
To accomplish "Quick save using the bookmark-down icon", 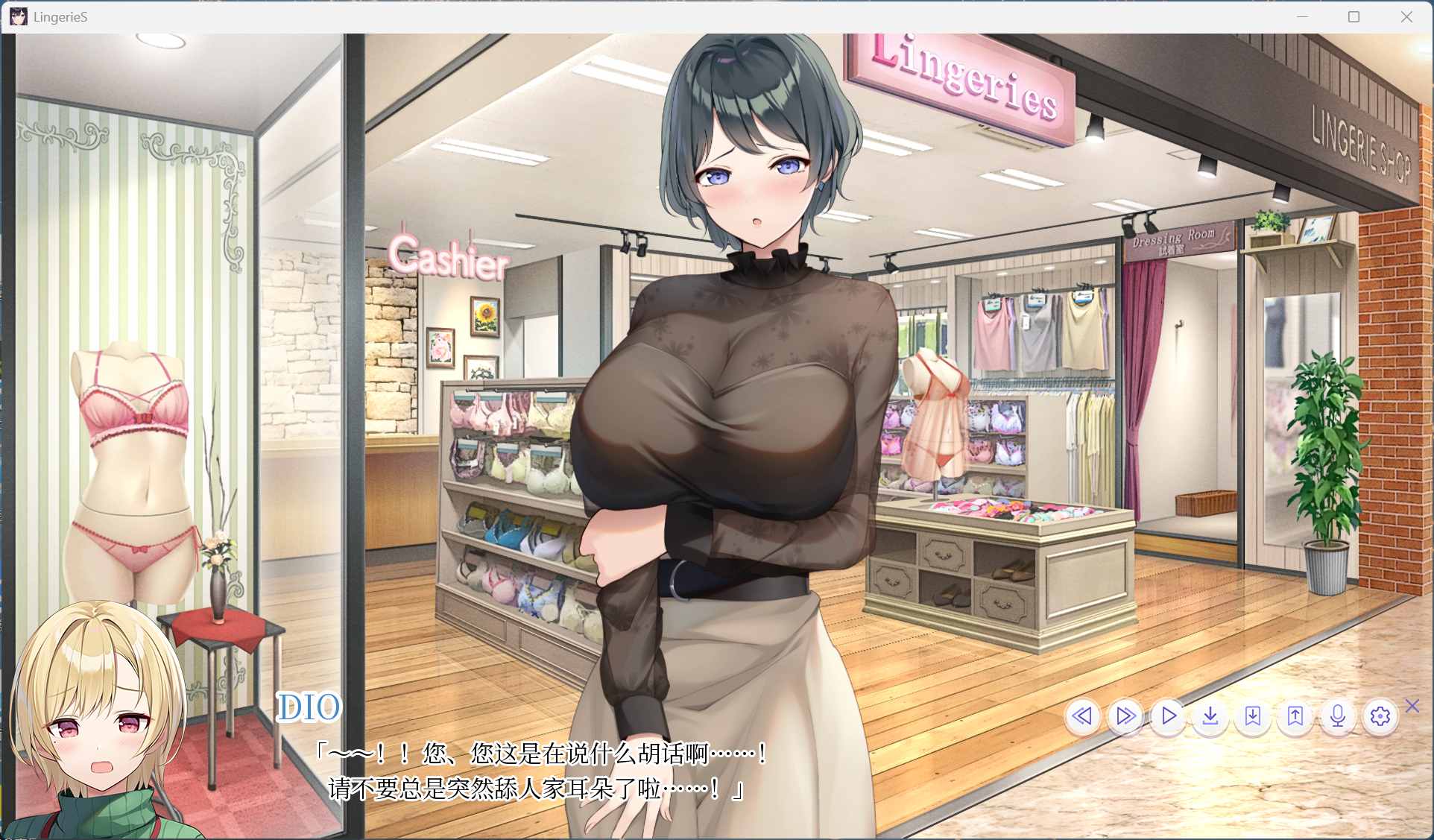I will pyautogui.click(x=1253, y=717).
